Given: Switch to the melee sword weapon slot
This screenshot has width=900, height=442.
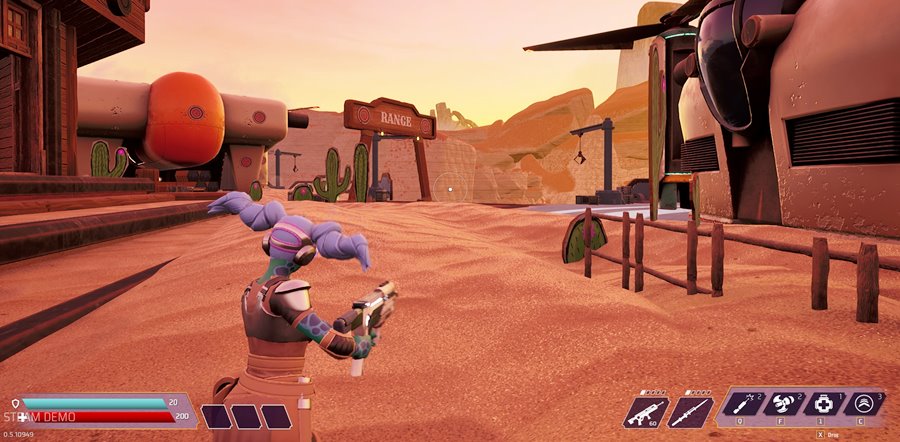Looking at the screenshot, I should tap(690, 410).
